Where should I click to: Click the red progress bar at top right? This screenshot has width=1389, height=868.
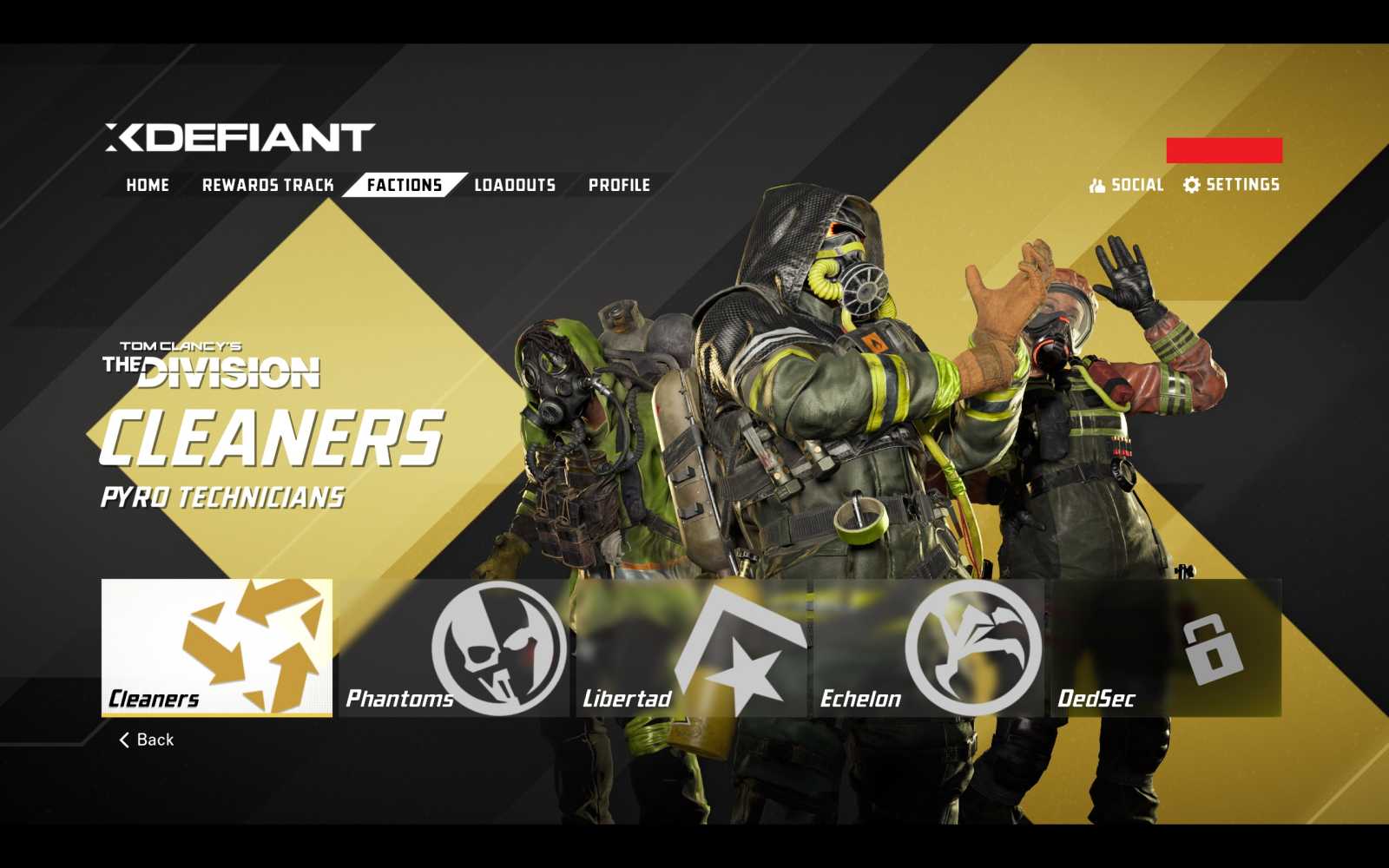point(1226,148)
